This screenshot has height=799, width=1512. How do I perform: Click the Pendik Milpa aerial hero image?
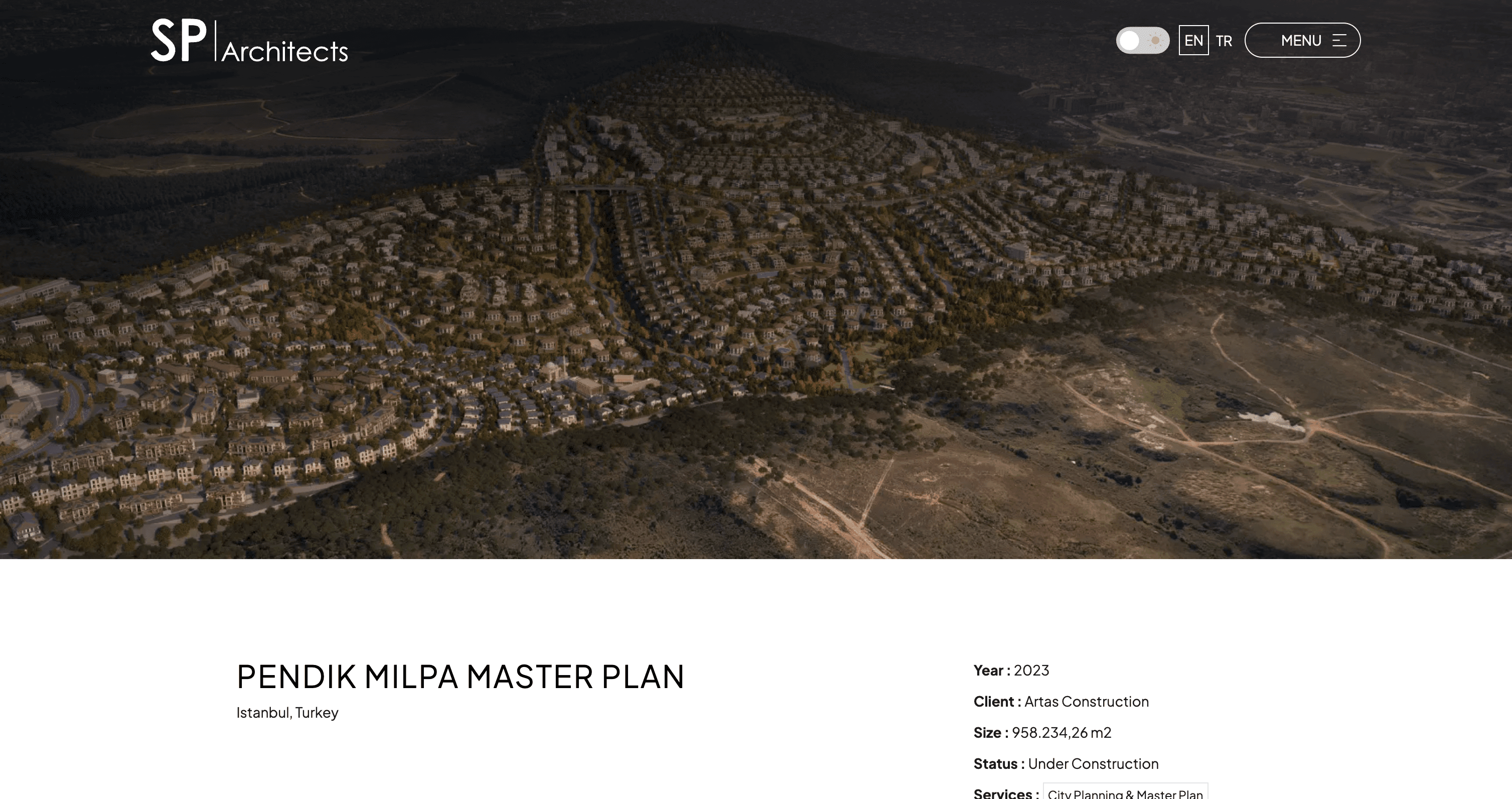pyautogui.click(x=756, y=294)
